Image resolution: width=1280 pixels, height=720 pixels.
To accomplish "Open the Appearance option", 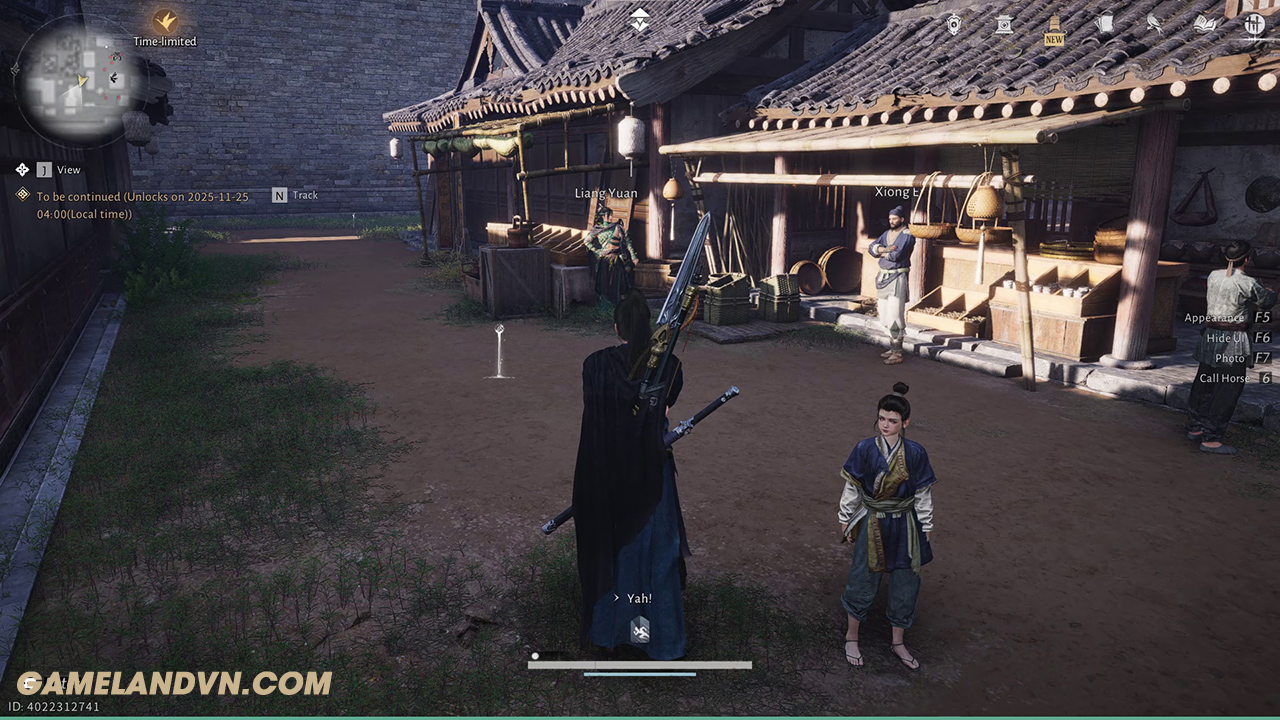I will 1213,318.
